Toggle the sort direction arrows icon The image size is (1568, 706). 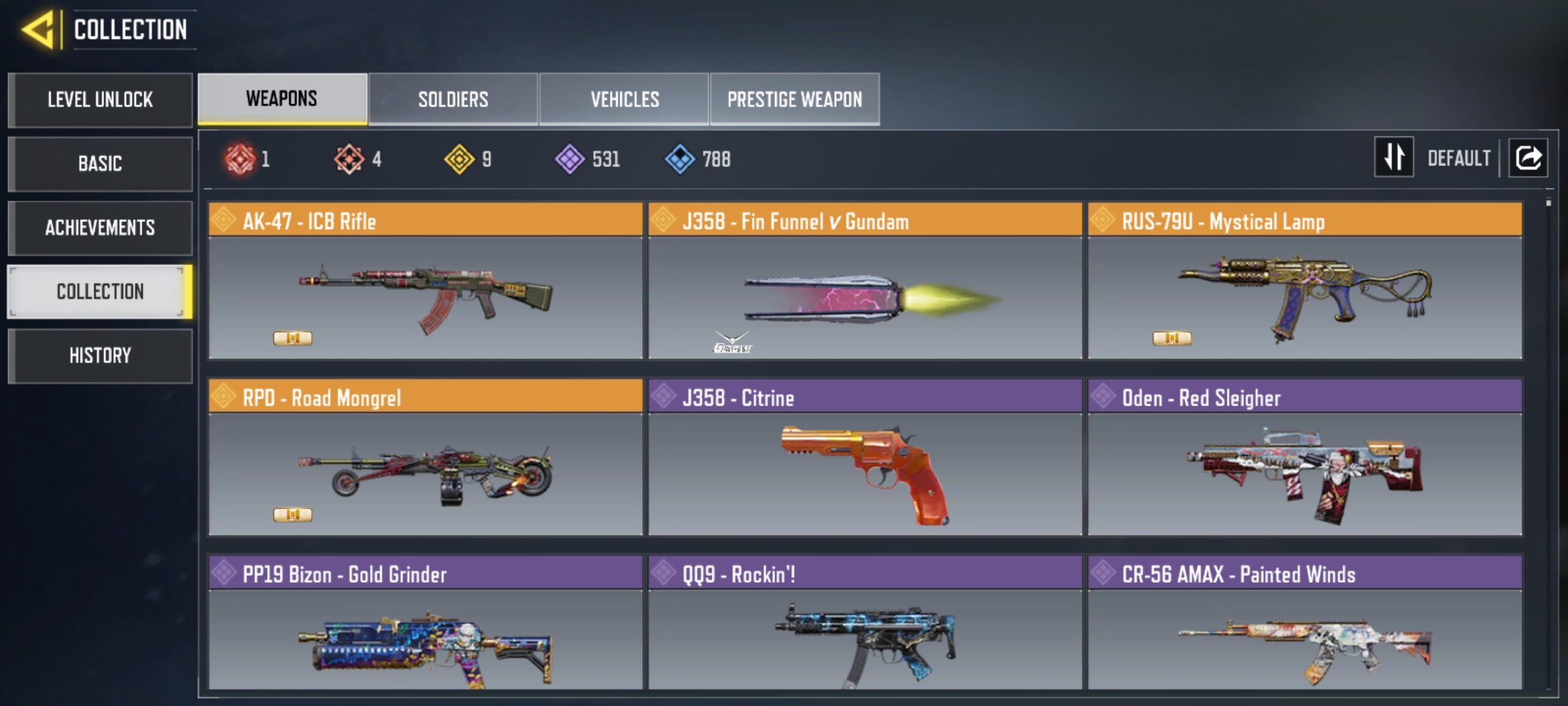click(1393, 158)
